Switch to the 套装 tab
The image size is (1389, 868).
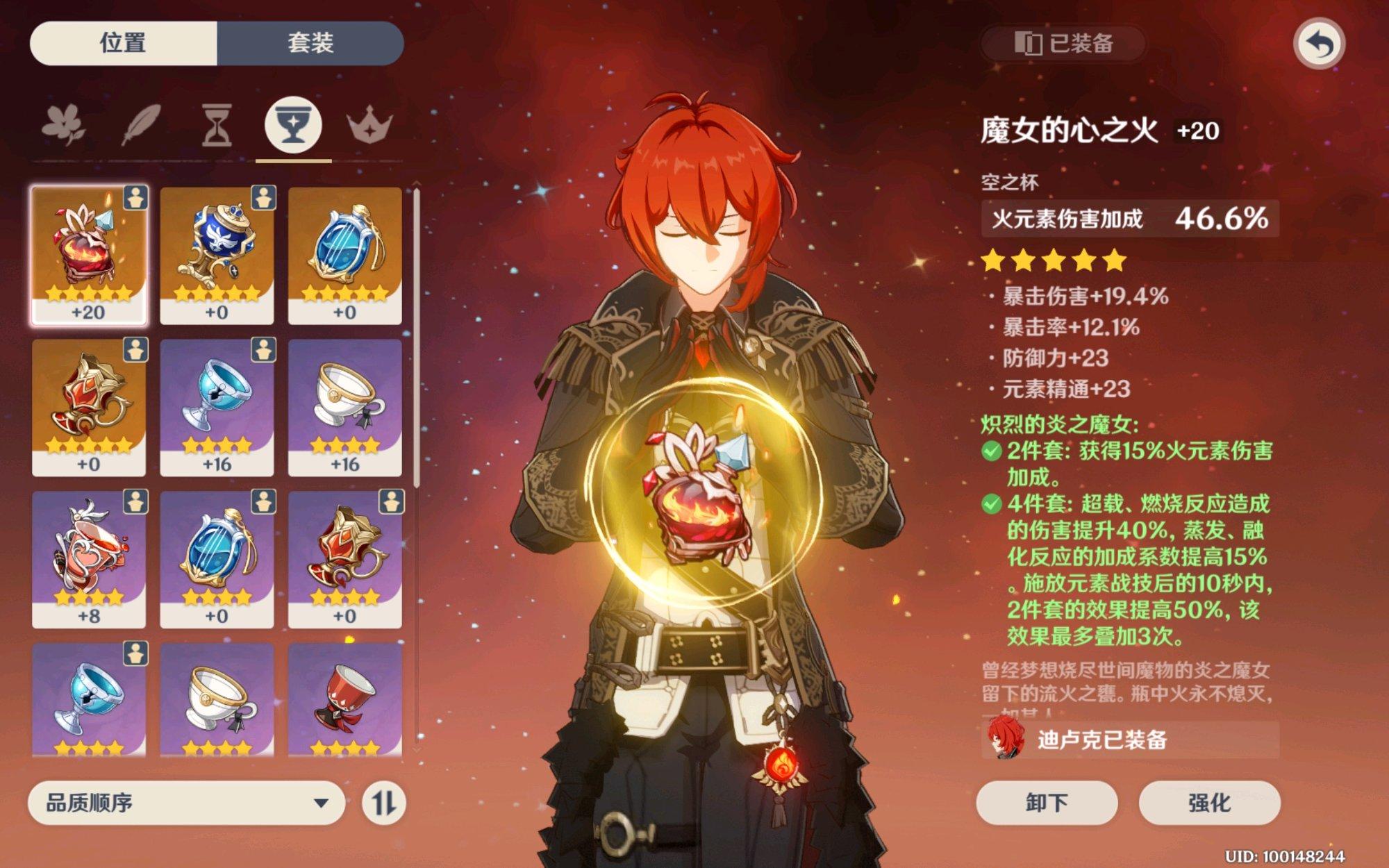coord(313,43)
